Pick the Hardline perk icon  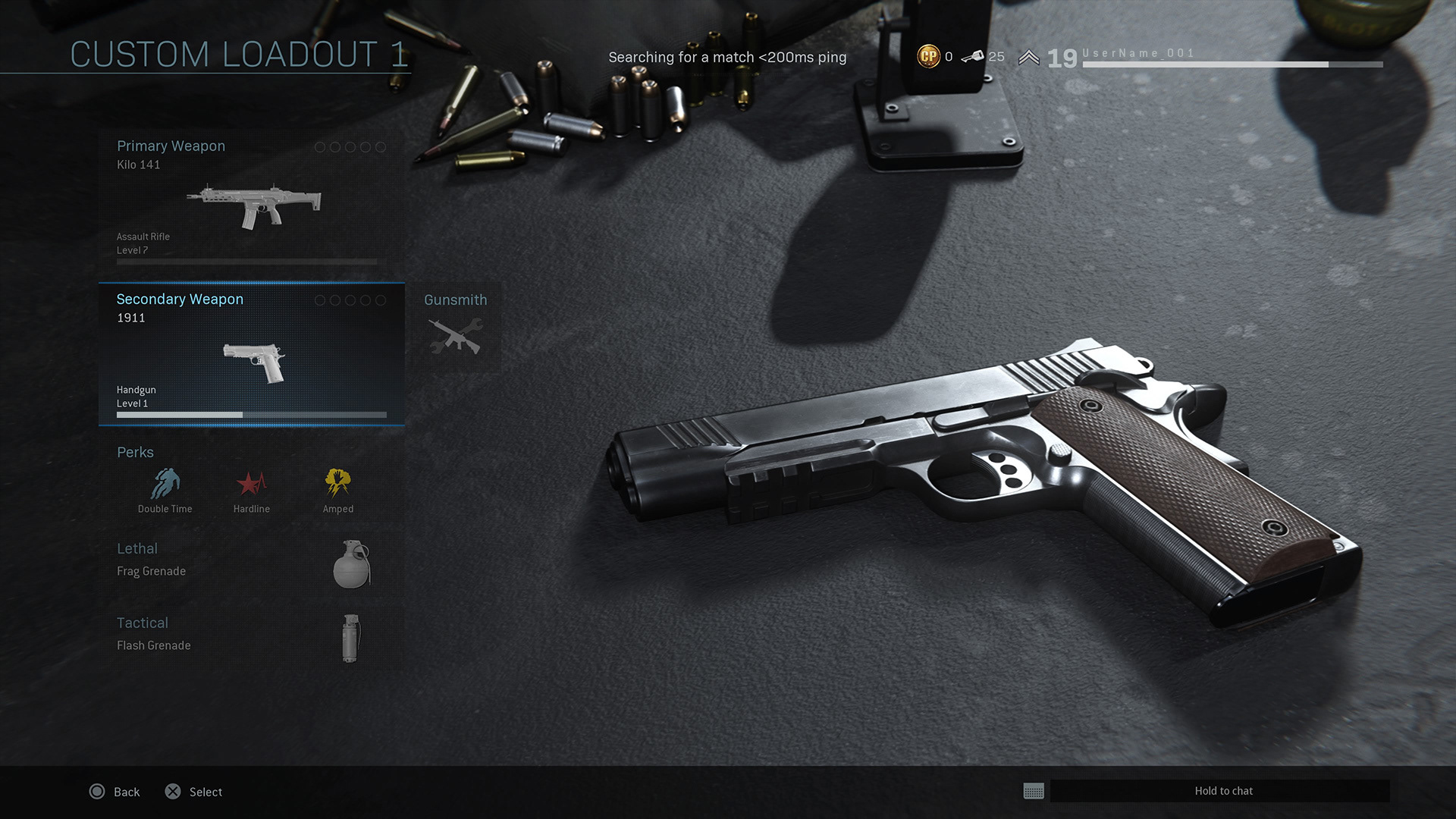coord(252,490)
